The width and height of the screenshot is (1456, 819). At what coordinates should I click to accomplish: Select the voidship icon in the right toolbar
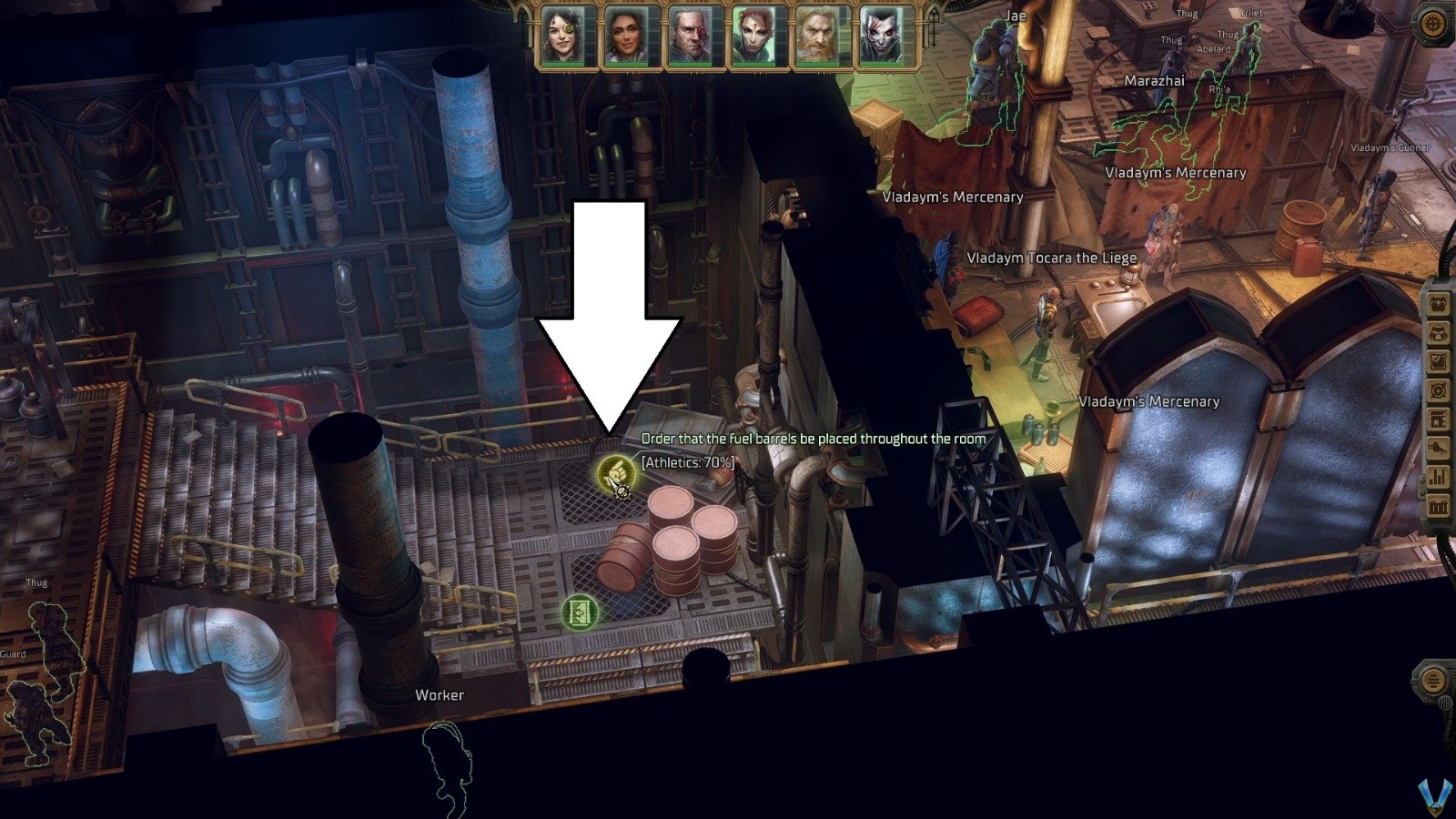click(x=1438, y=449)
